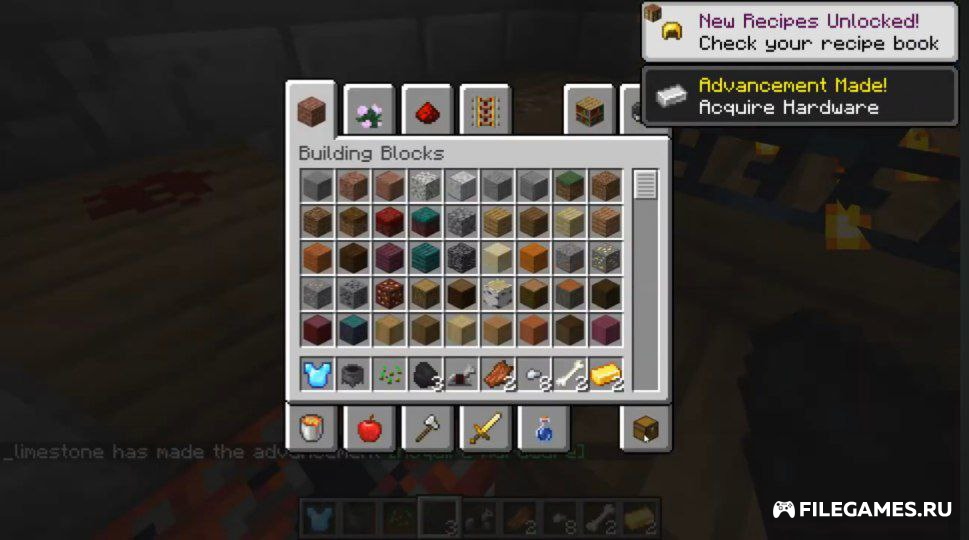This screenshot has height=540, width=969.
Task: Select the cauldron in the hotbar row
Action: click(353, 374)
